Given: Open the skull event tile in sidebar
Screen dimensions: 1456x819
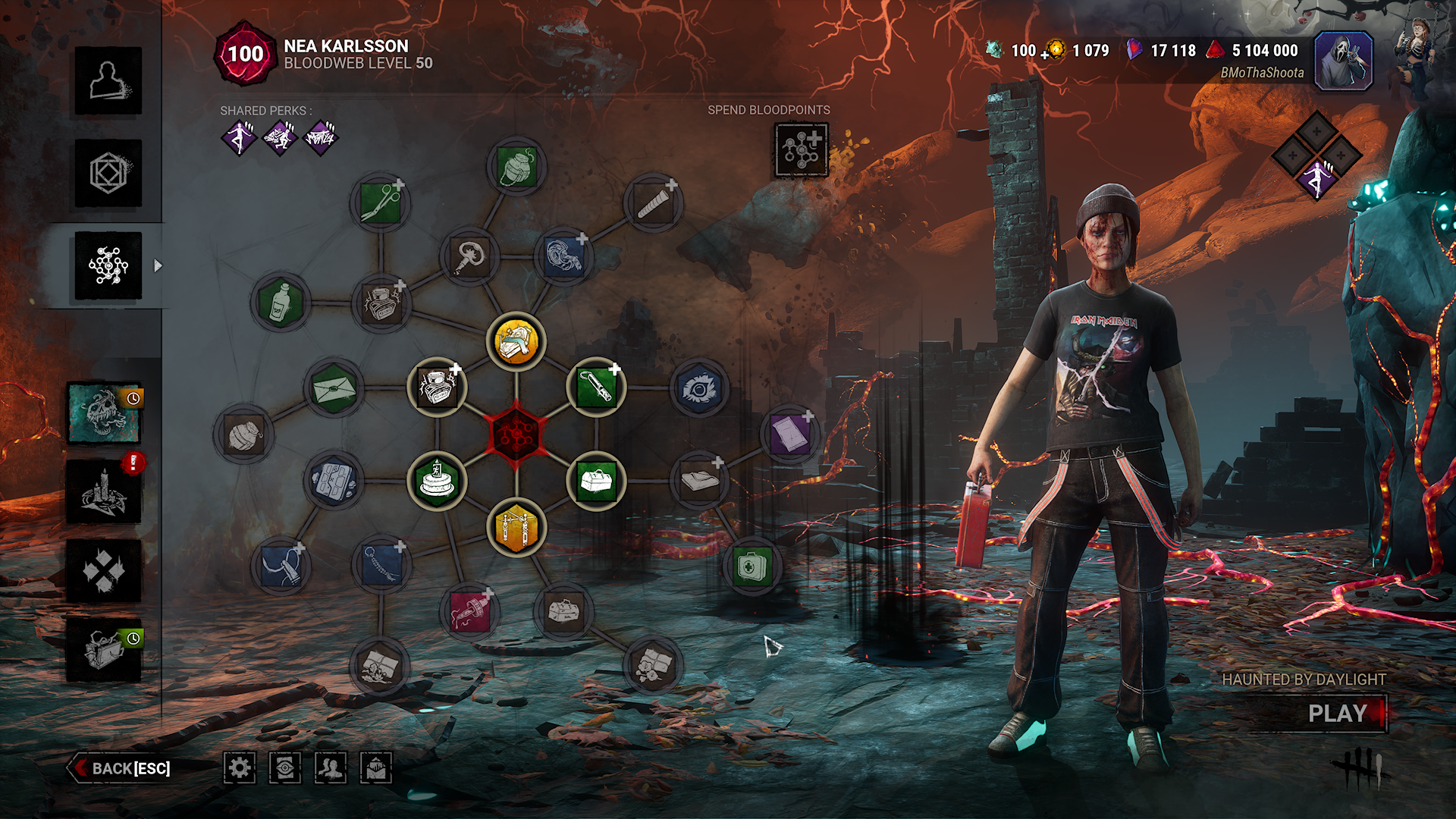Looking at the screenshot, I should click(x=104, y=413).
